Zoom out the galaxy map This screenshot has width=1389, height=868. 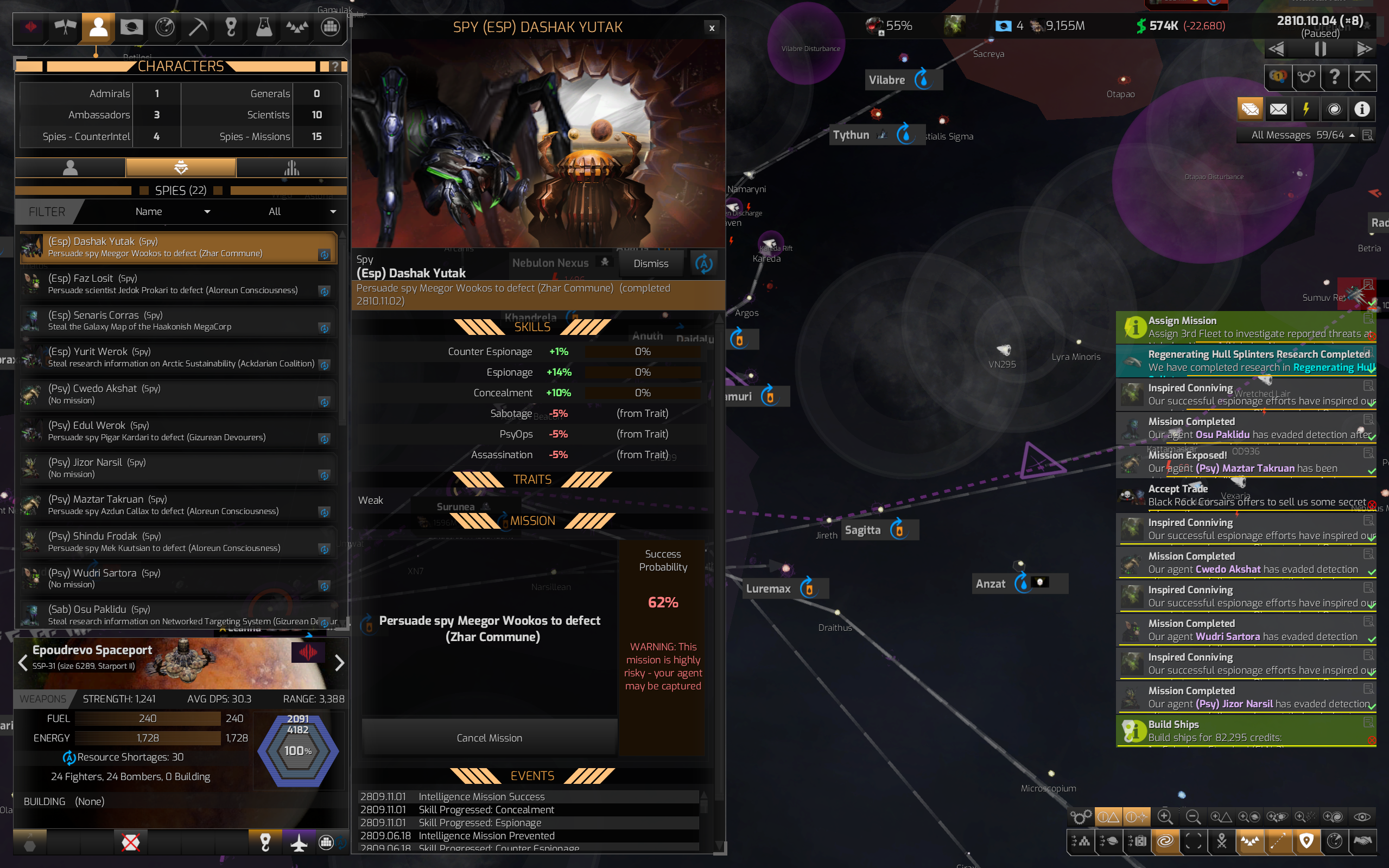point(1193,816)
